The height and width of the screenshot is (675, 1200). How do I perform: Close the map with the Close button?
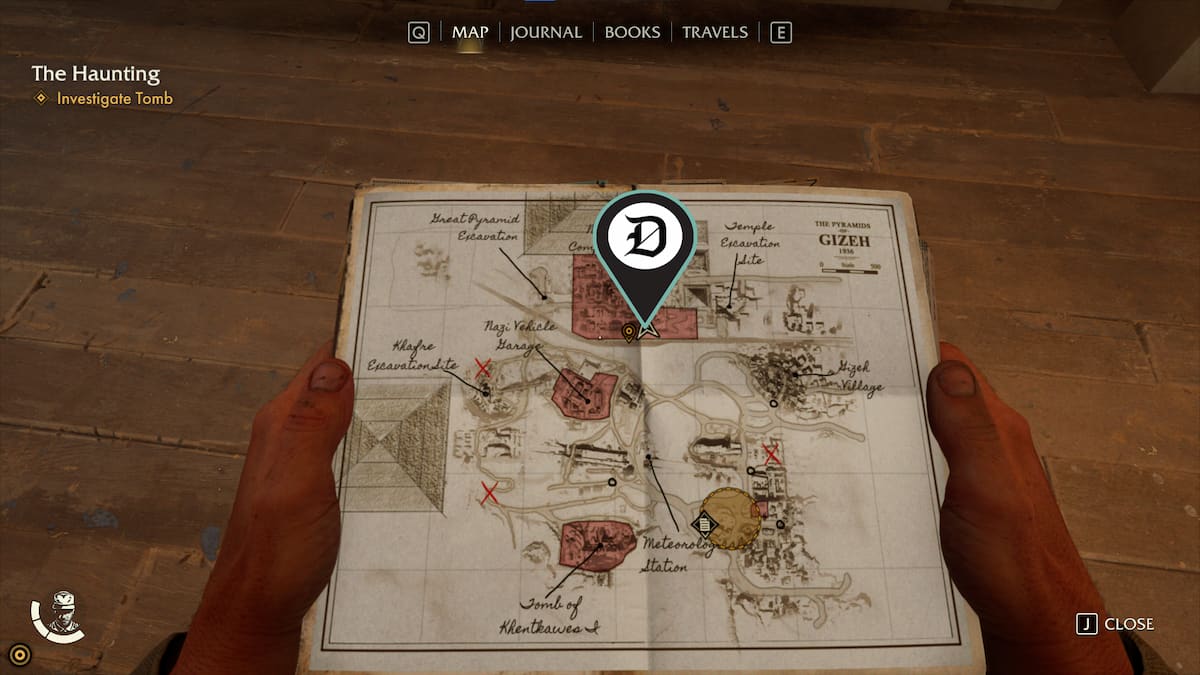tap(1116, 624)
